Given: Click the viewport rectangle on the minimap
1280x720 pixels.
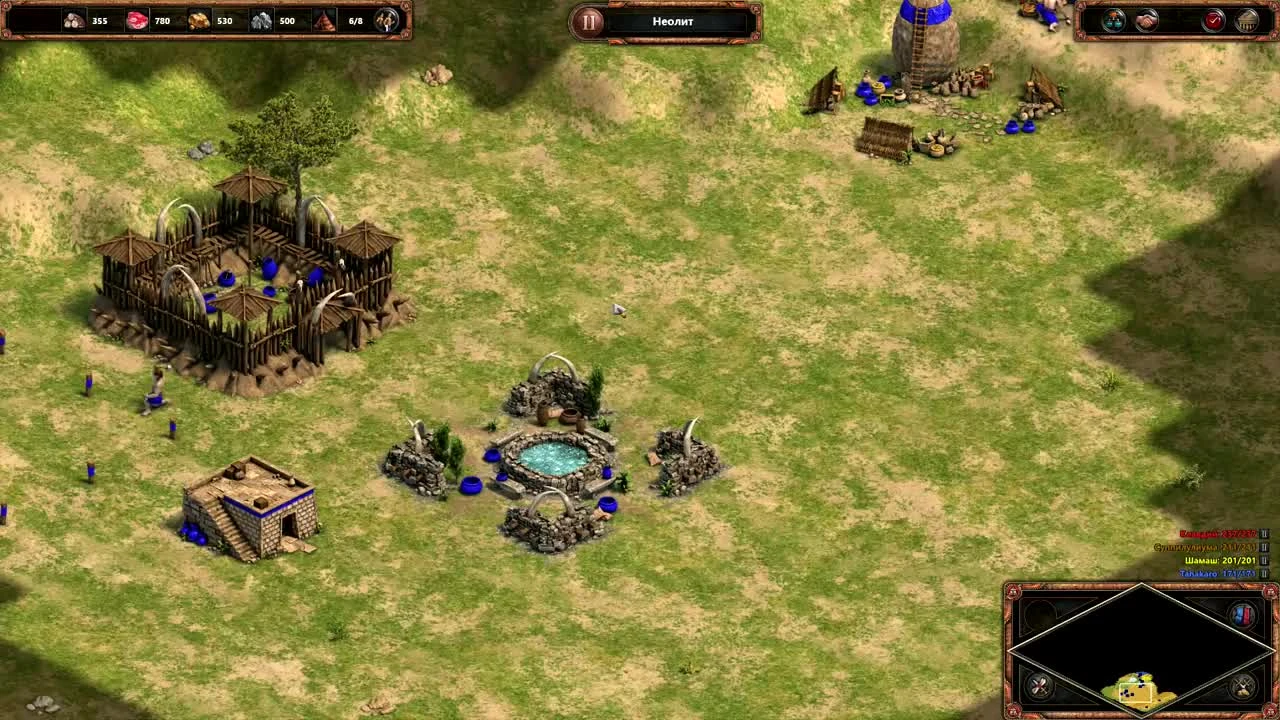Looking at the screenshot, I should (1136, 692).
